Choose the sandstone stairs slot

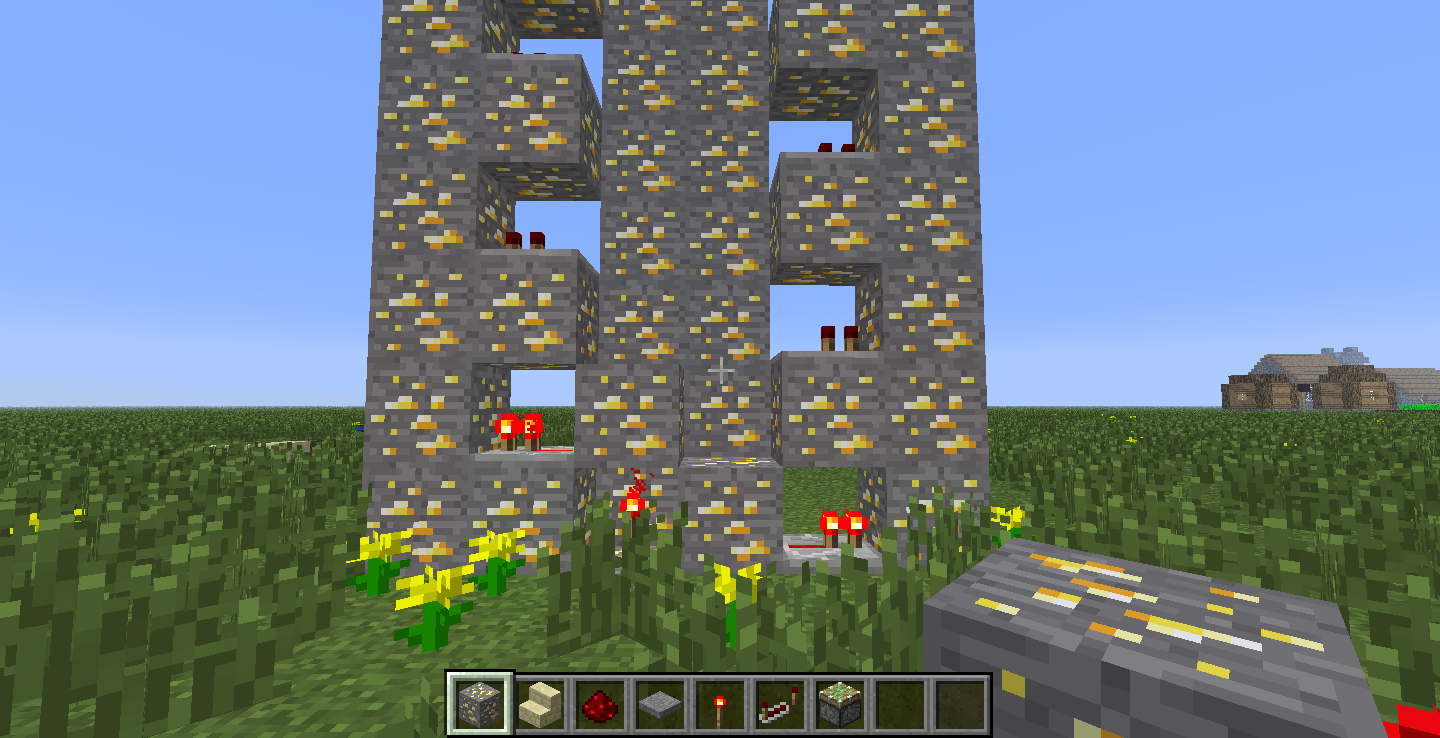[540, 703]
